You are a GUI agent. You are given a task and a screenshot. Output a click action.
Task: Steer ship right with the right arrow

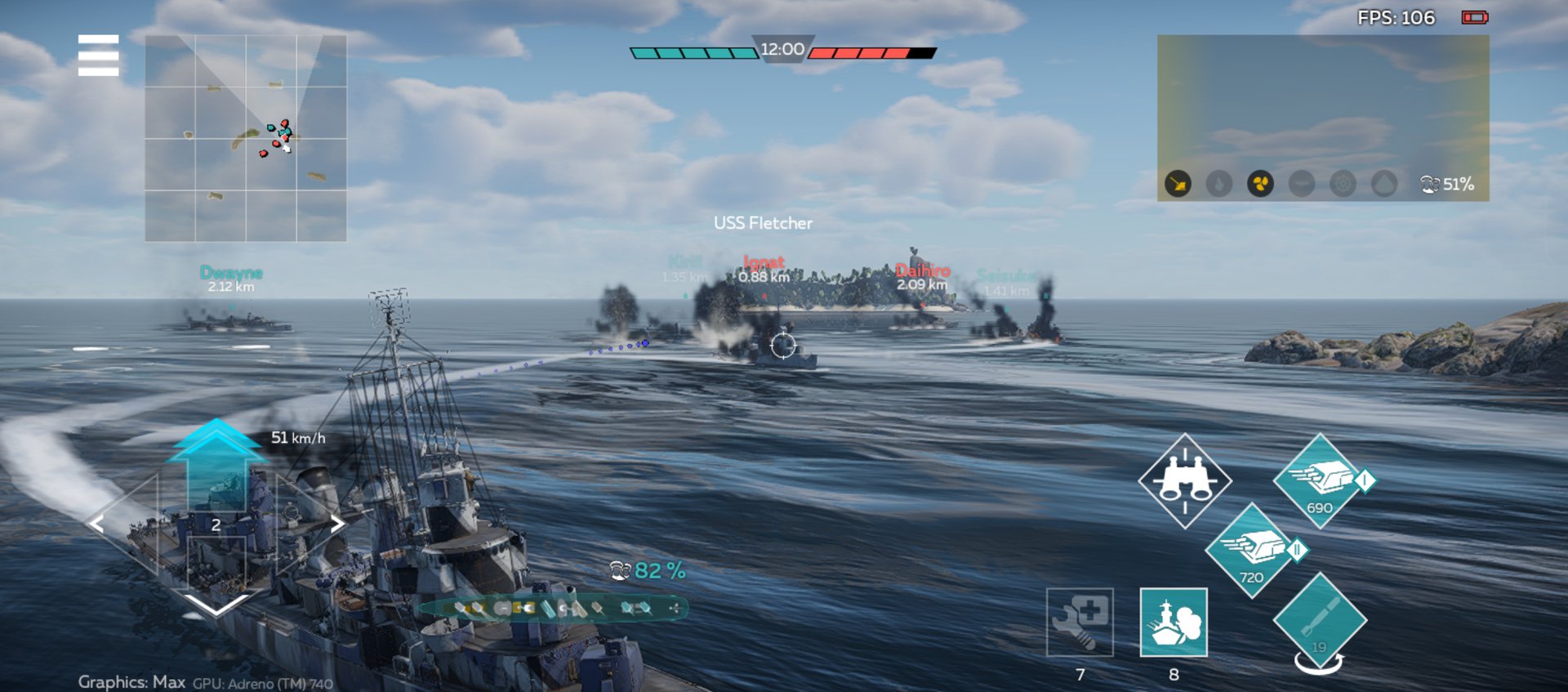click(x=336, y=524)
